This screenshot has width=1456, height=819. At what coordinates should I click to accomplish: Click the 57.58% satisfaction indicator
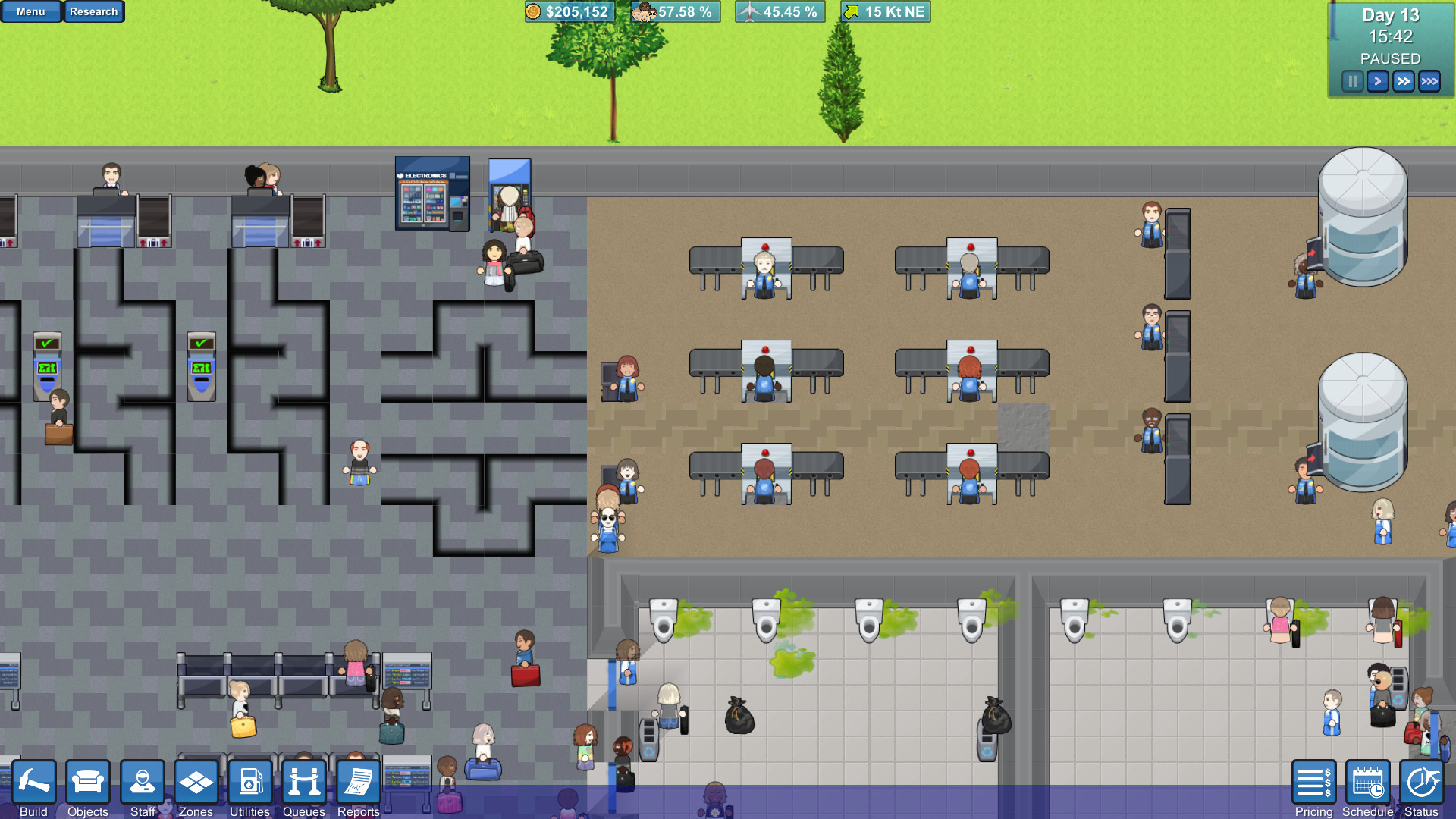tap(675, 12)
